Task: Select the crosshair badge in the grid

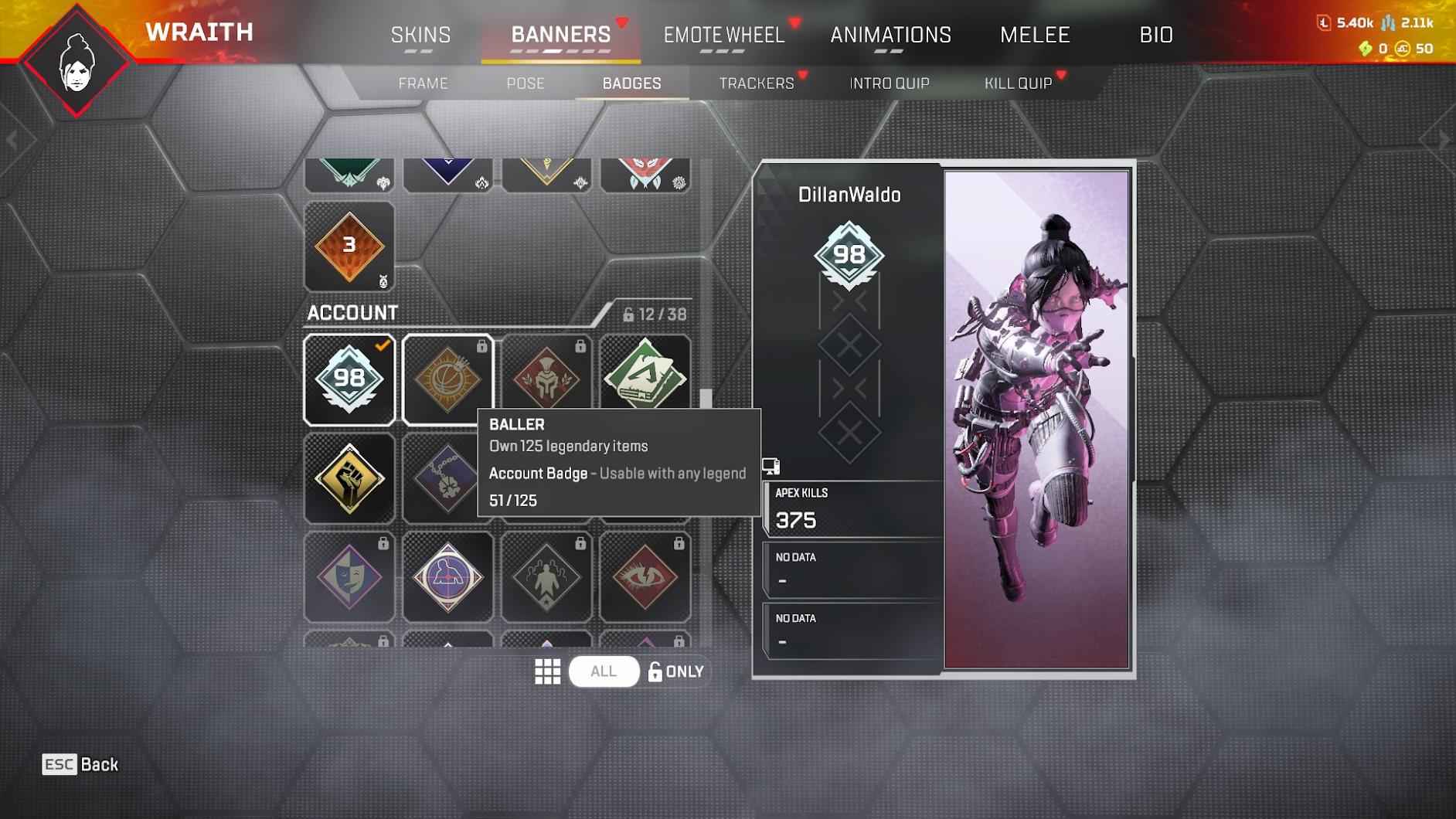Action: click(x=447, y=576)
